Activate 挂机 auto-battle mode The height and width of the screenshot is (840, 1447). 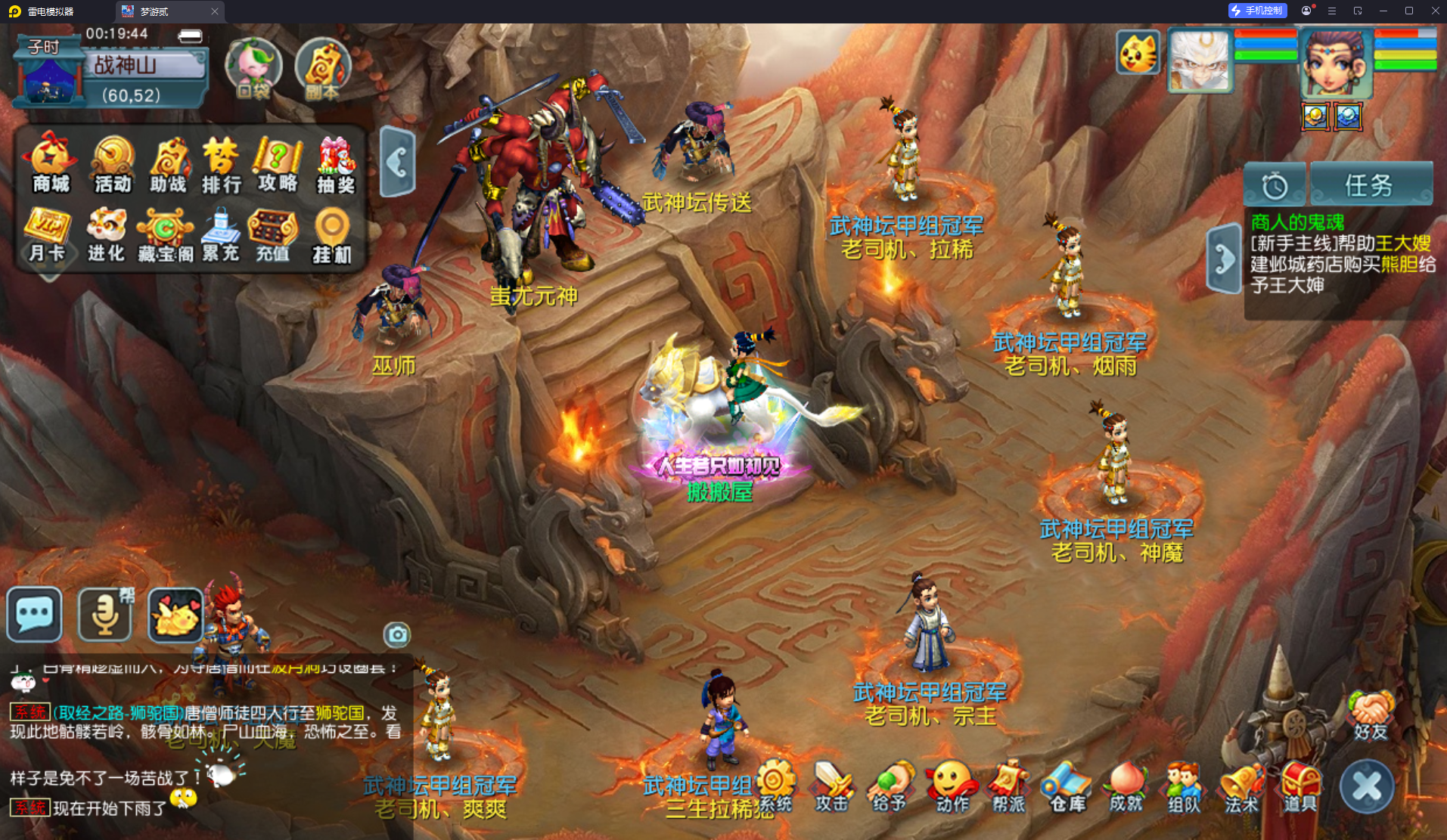point(332,234)
